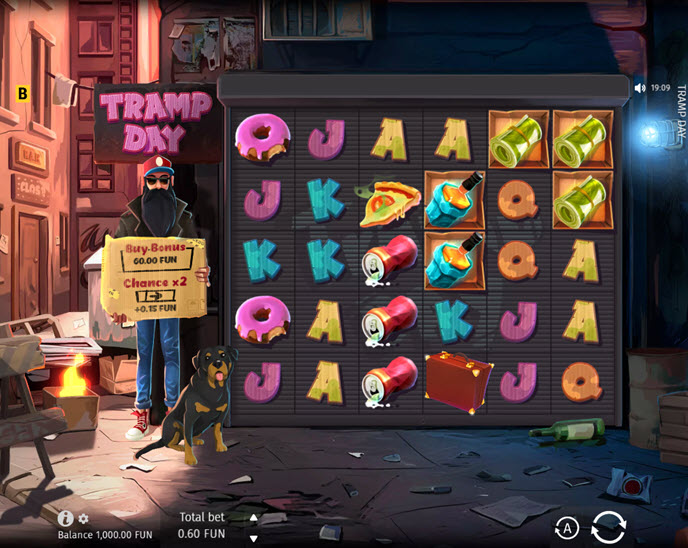Buy the bonus for 60.00 FUN
This screenshot has width=688, height=548.
158,261
